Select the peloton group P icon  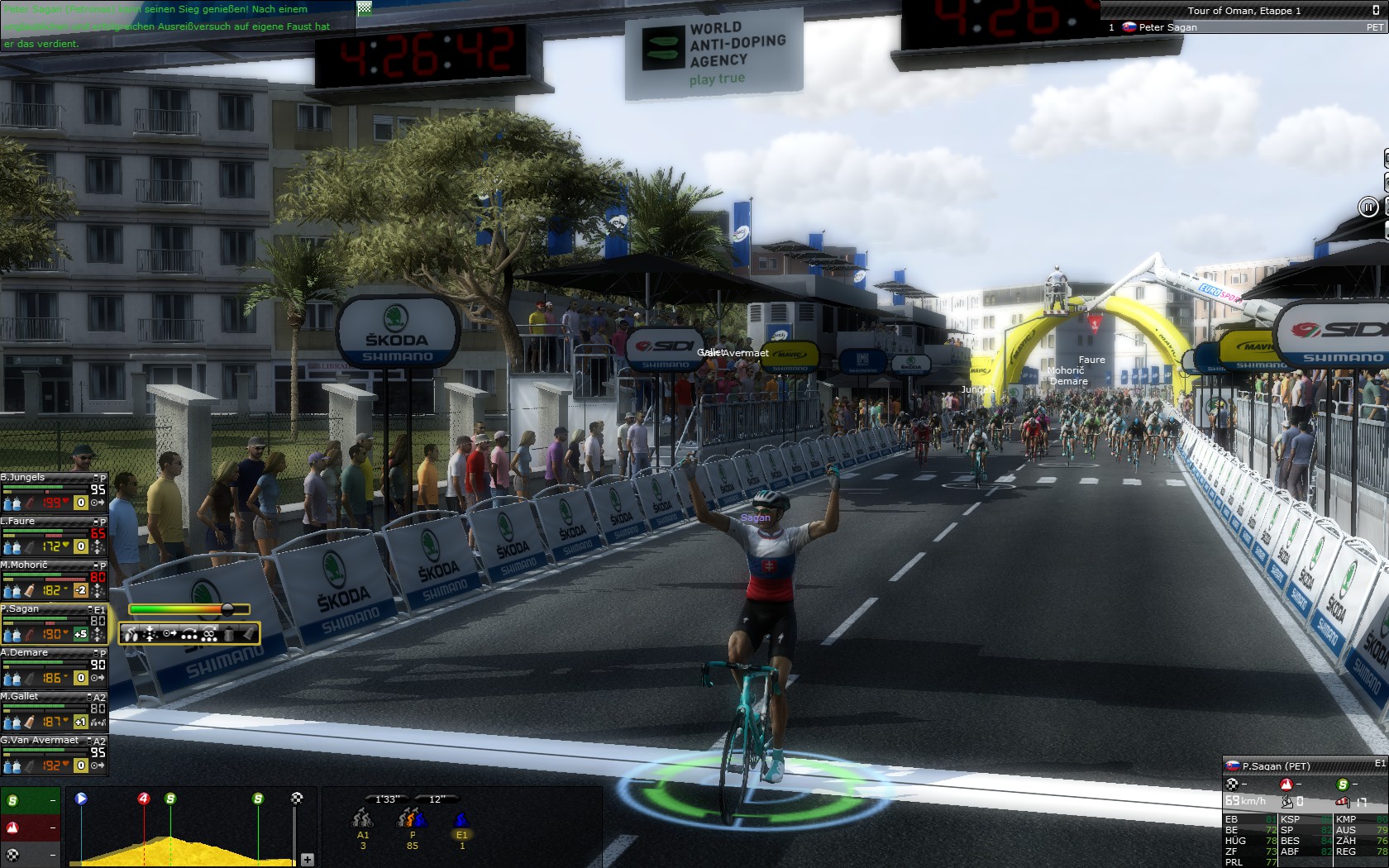point(412,820)
